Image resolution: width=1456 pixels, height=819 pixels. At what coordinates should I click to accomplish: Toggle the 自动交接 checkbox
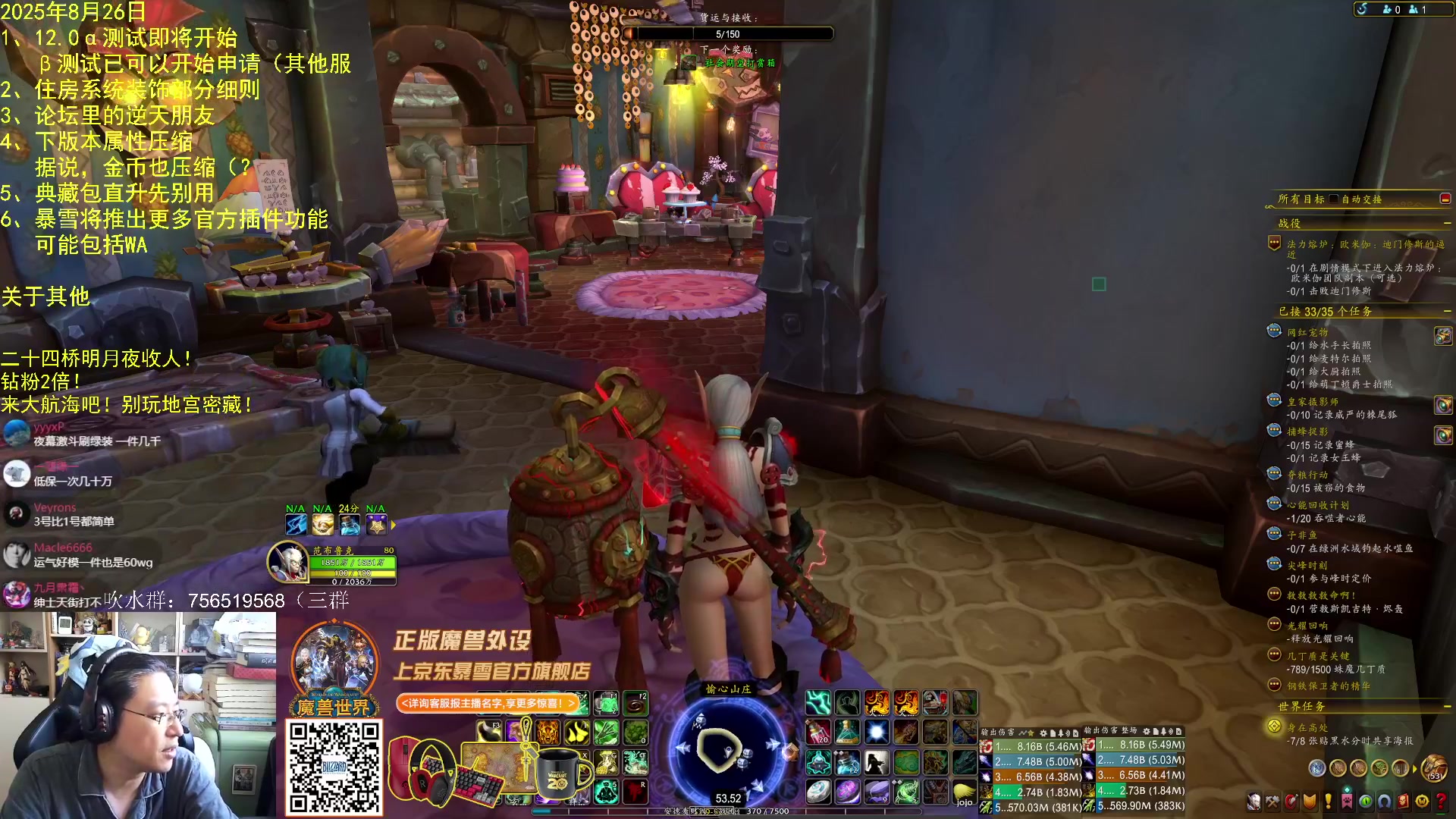(1334, 199)
